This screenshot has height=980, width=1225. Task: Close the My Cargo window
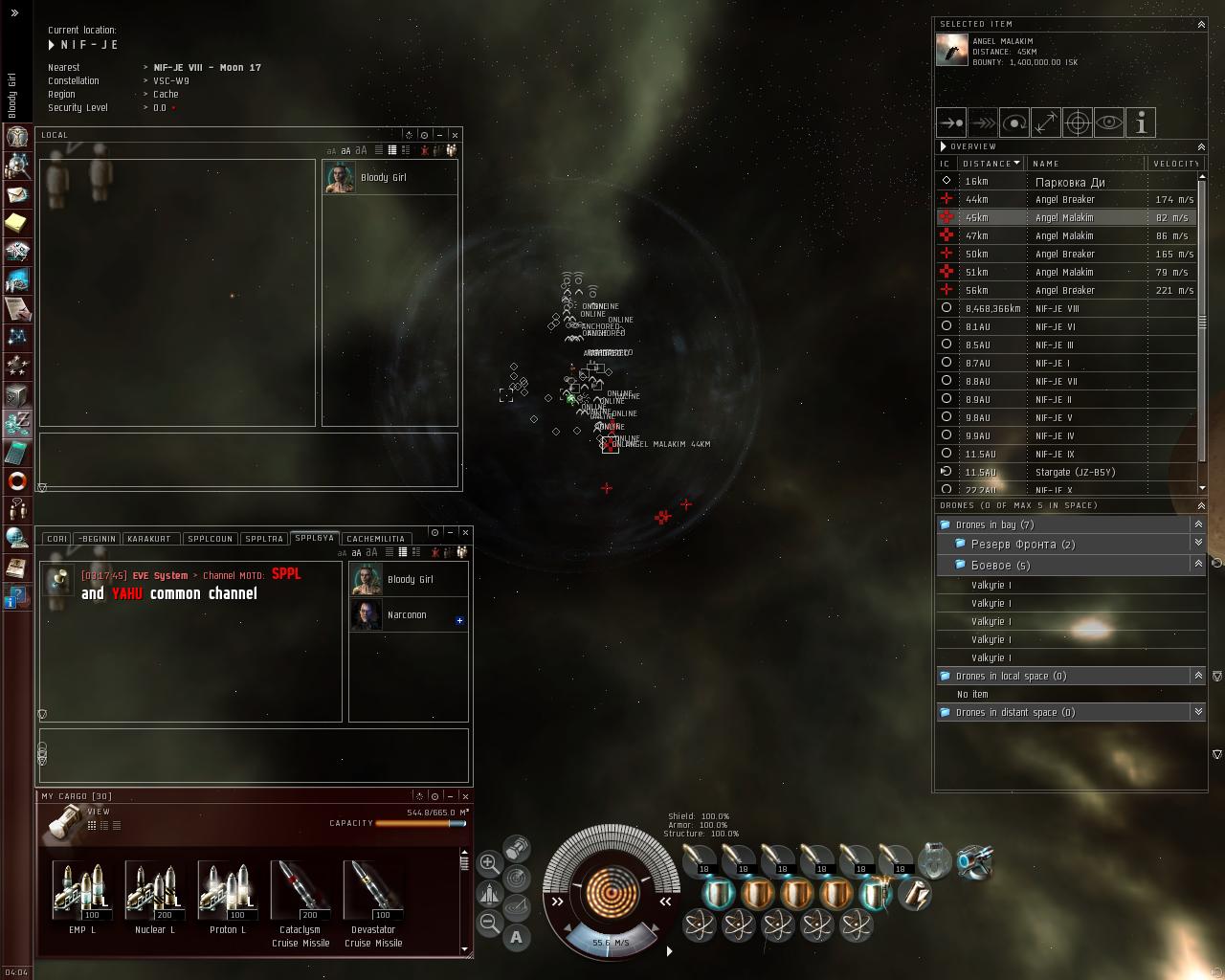(466, 796)
